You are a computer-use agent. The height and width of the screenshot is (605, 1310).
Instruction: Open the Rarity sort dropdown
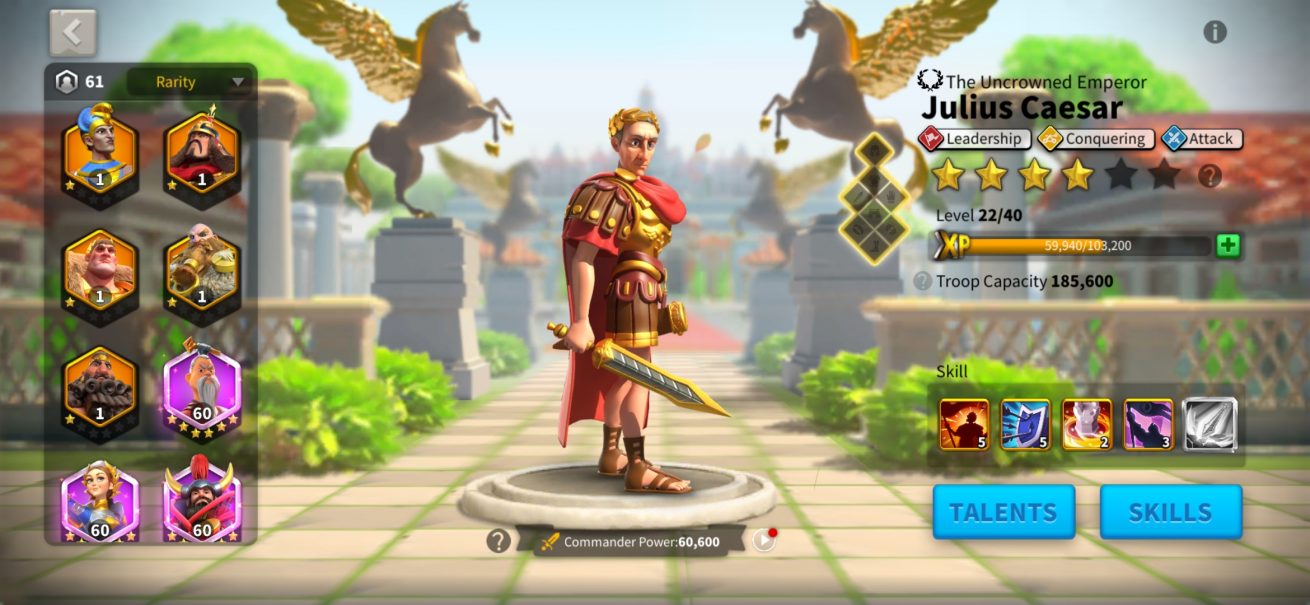[x=189, y=82]
